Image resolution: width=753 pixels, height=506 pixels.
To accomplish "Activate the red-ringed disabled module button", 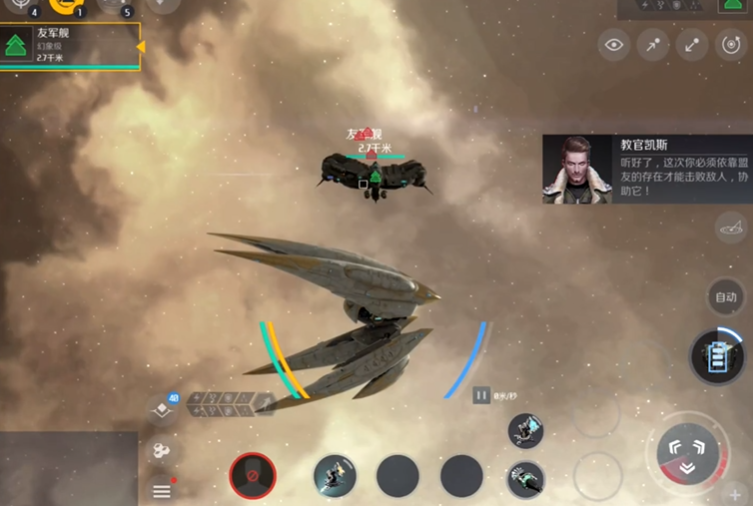I will [253, 475].
